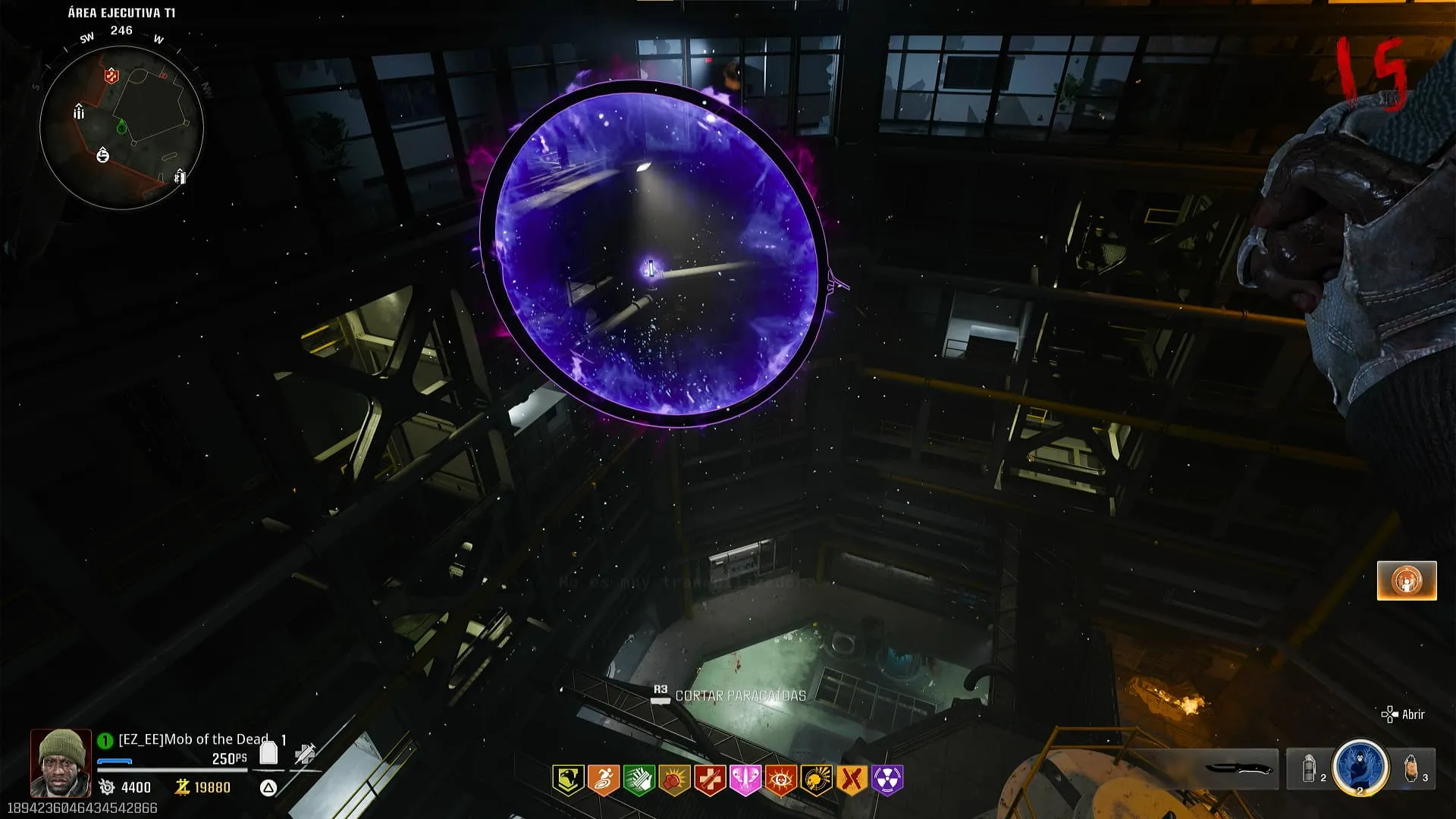Click the yellow-green eagle perk icon
Image resolution: width=1456 pixels, height=819 pixels.
point(568,780)
